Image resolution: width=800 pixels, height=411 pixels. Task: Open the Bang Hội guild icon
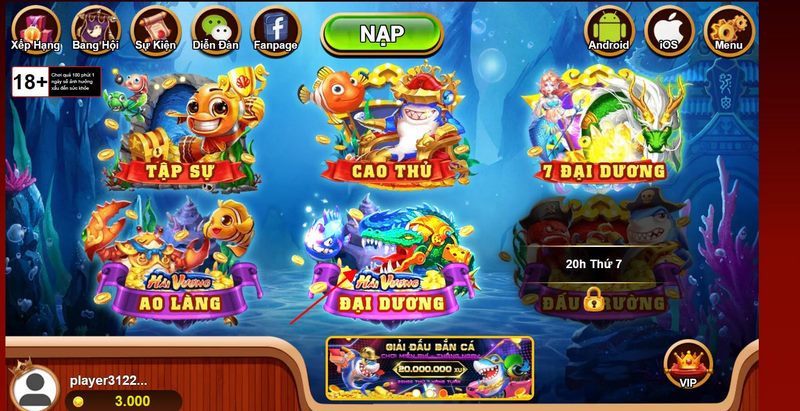click(x=96, y=27)
